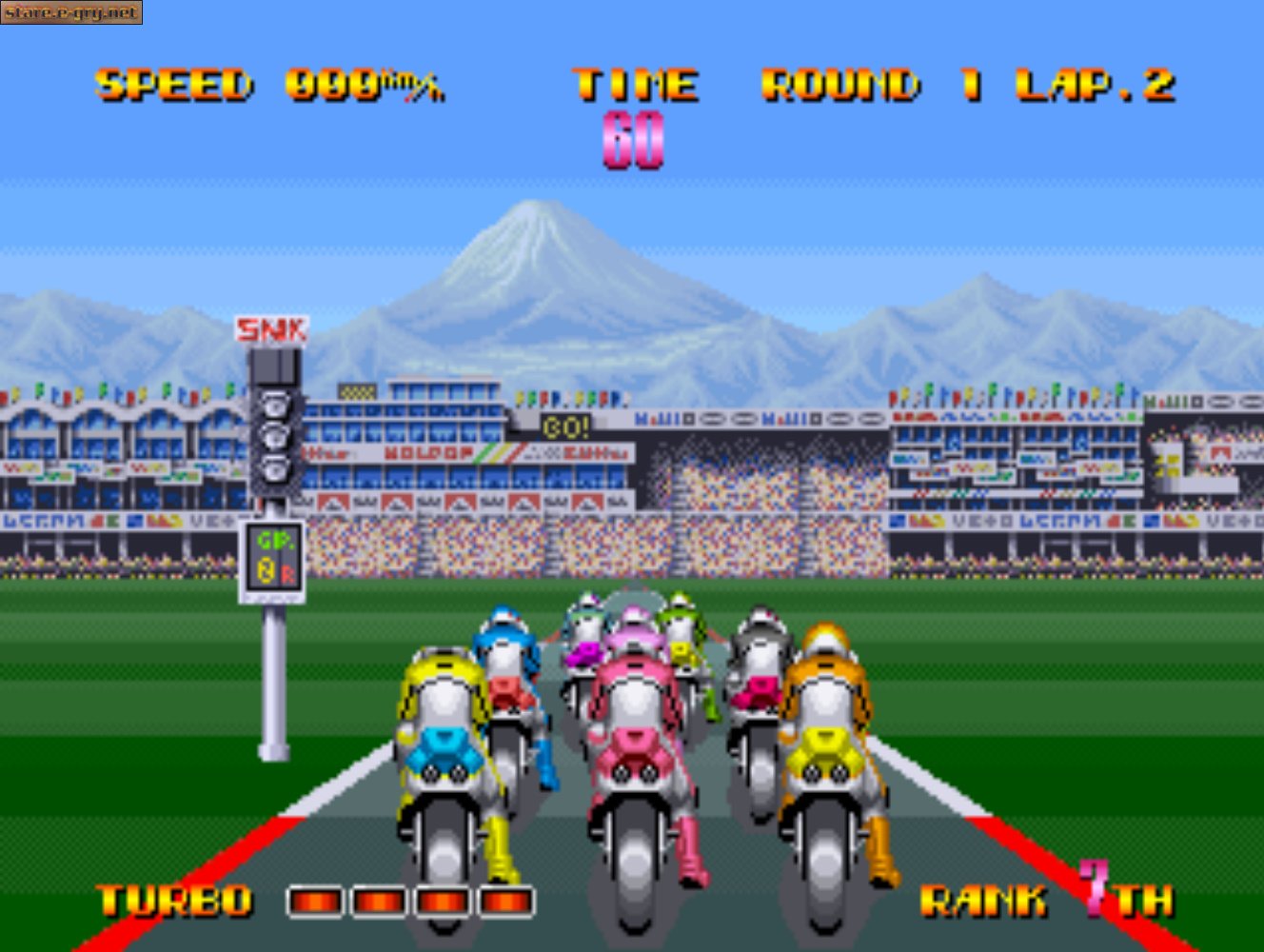Screen dimensions: 1264x952
Task: Click the stare.e-qry.net watermark
Action: (71, 14)
